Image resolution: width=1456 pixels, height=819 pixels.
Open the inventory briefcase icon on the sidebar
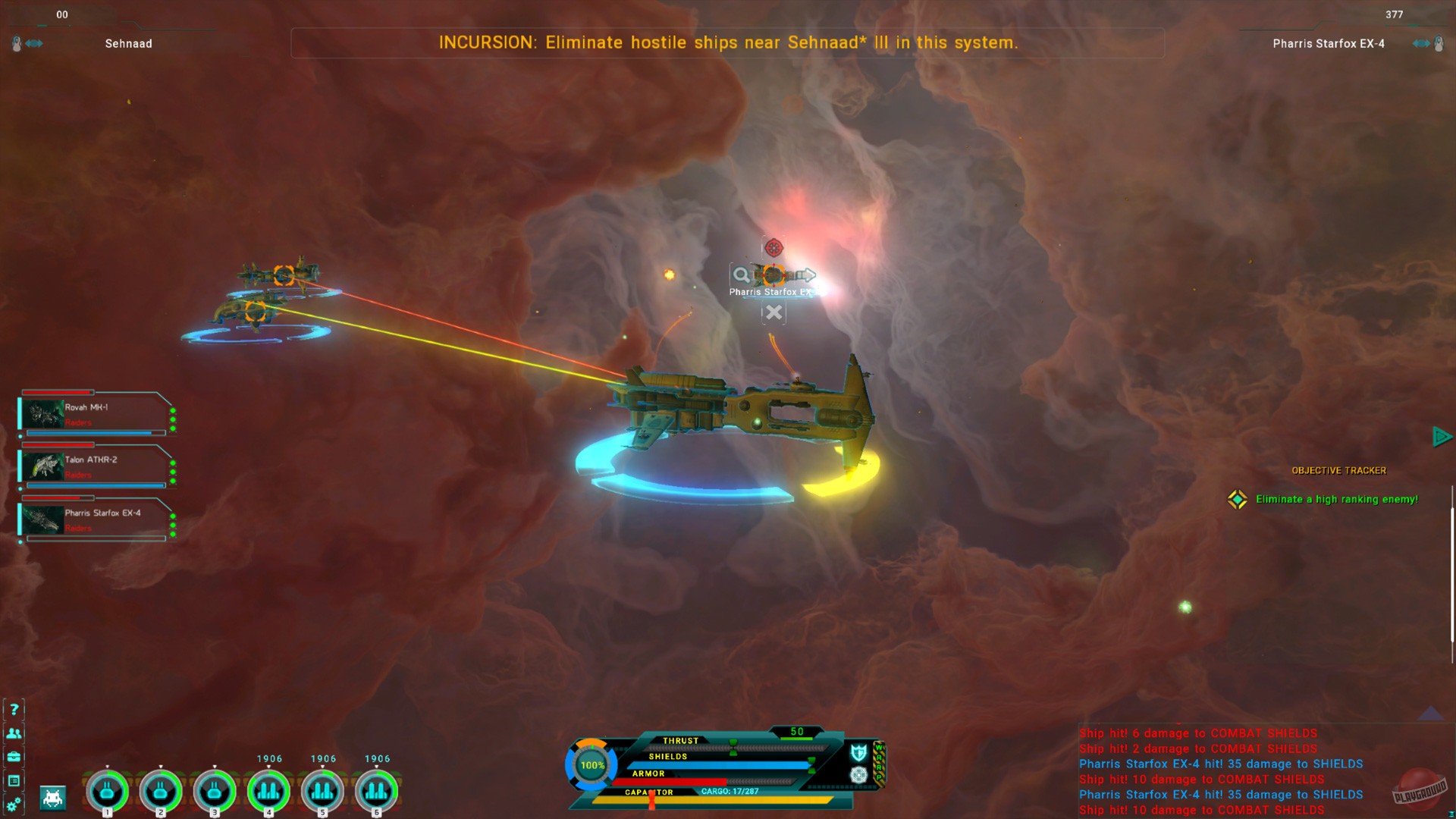coord(14,757)
